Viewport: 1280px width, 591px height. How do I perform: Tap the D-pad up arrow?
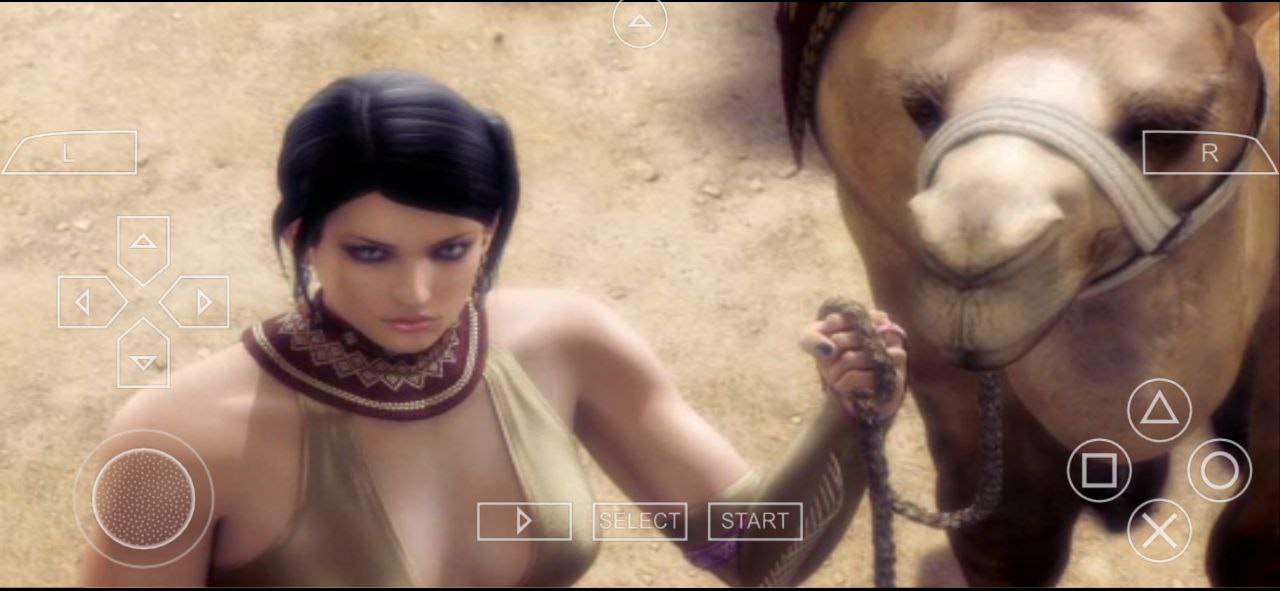click(143, 243)
